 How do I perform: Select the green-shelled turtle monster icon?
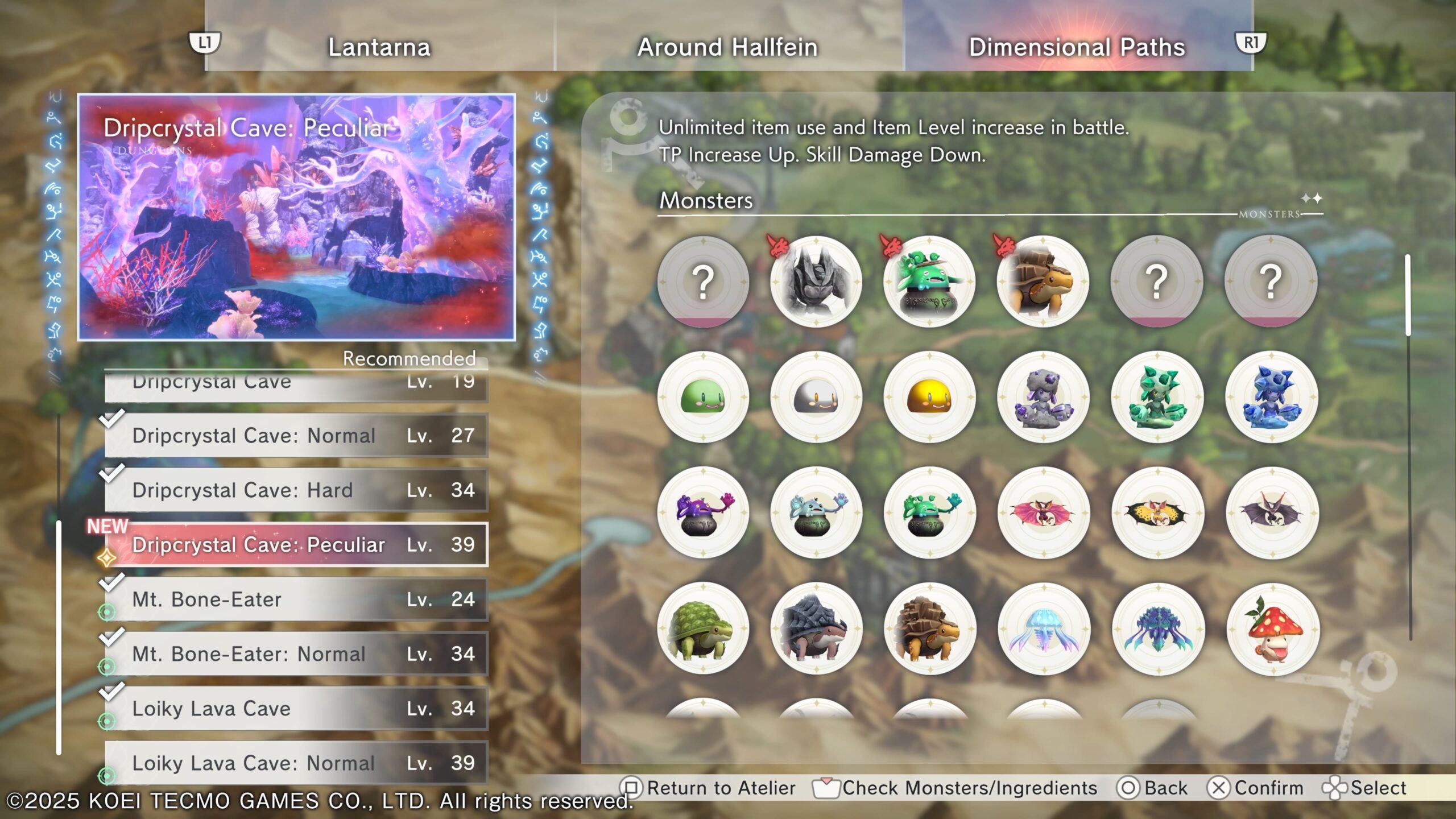[x=703, y=629]
